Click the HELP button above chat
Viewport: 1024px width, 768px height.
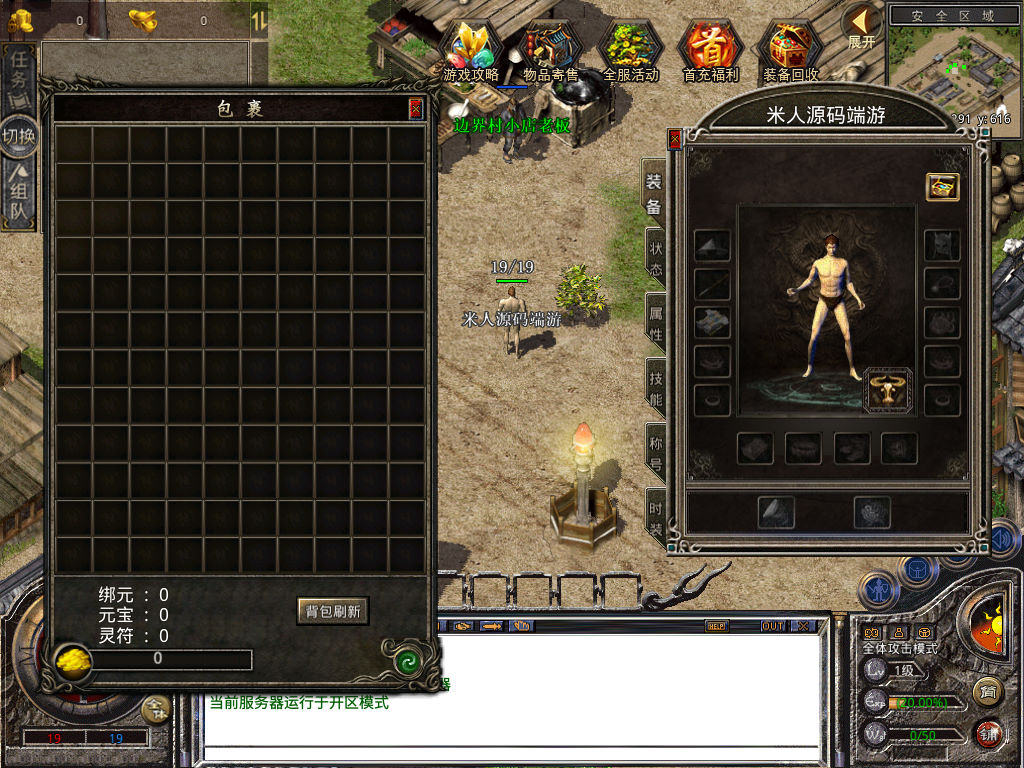[716, 626]
